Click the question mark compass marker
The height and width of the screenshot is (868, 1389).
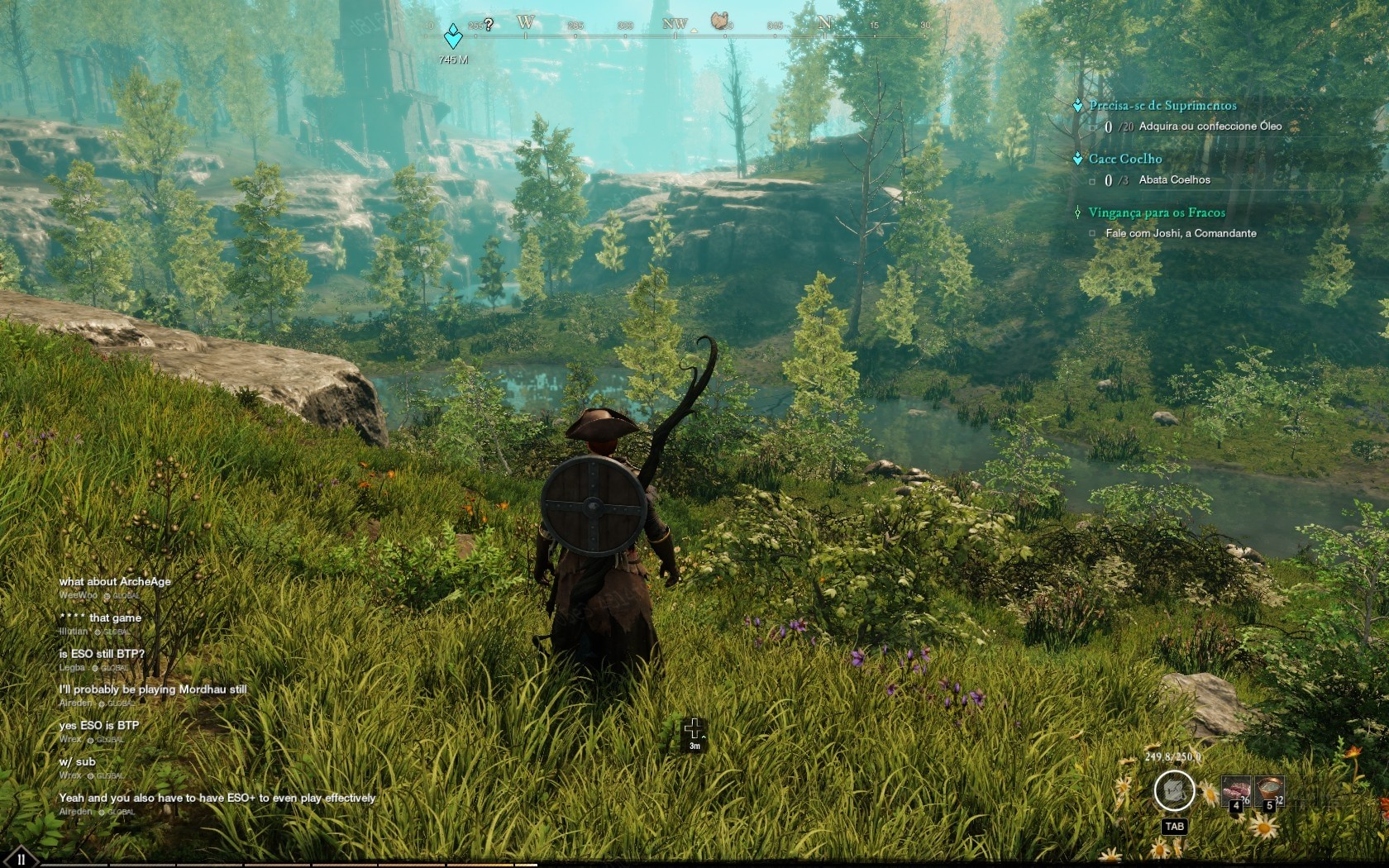489,25
